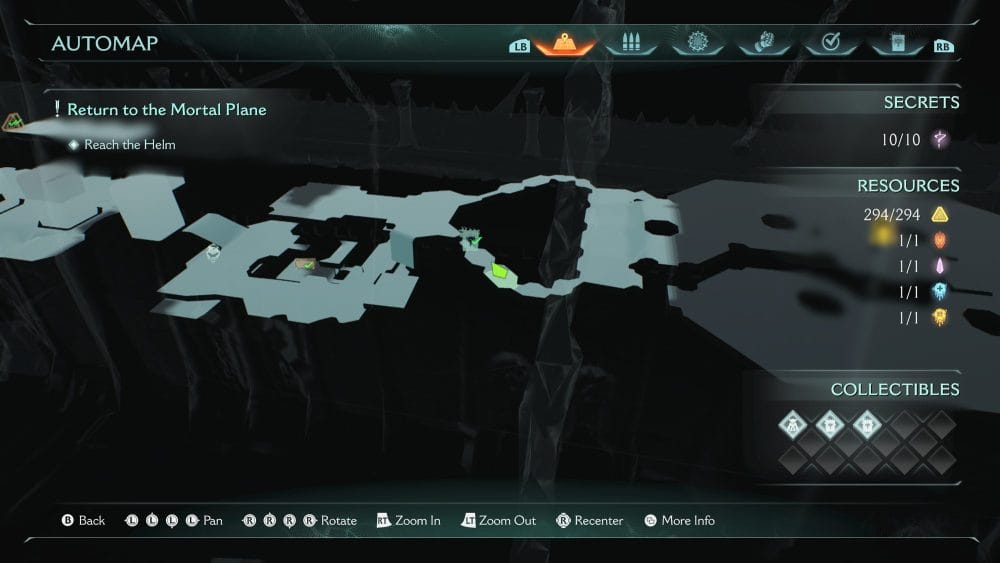Select the blue skull resource icon

940,292
